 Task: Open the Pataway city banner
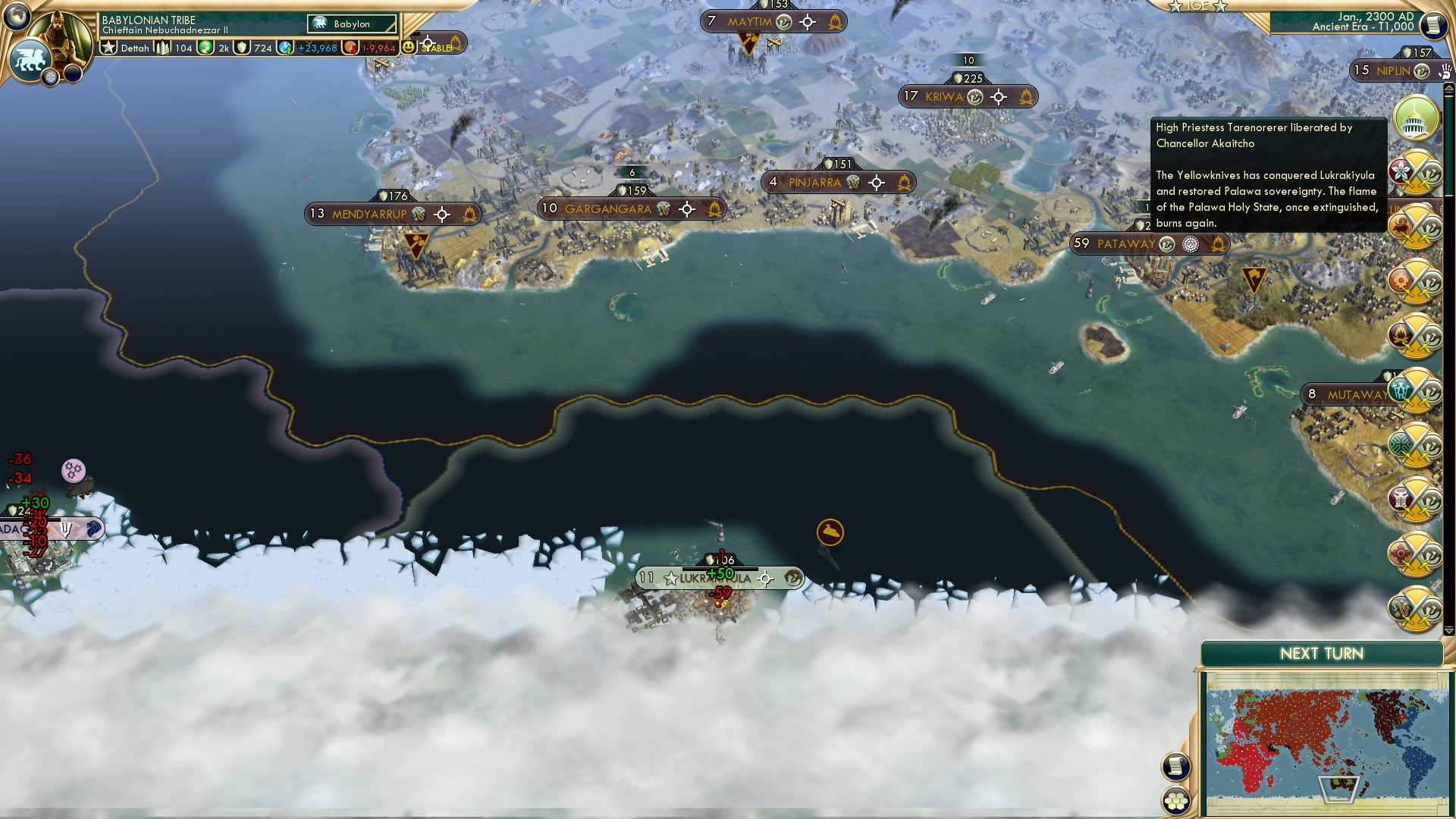point(1125,244)
